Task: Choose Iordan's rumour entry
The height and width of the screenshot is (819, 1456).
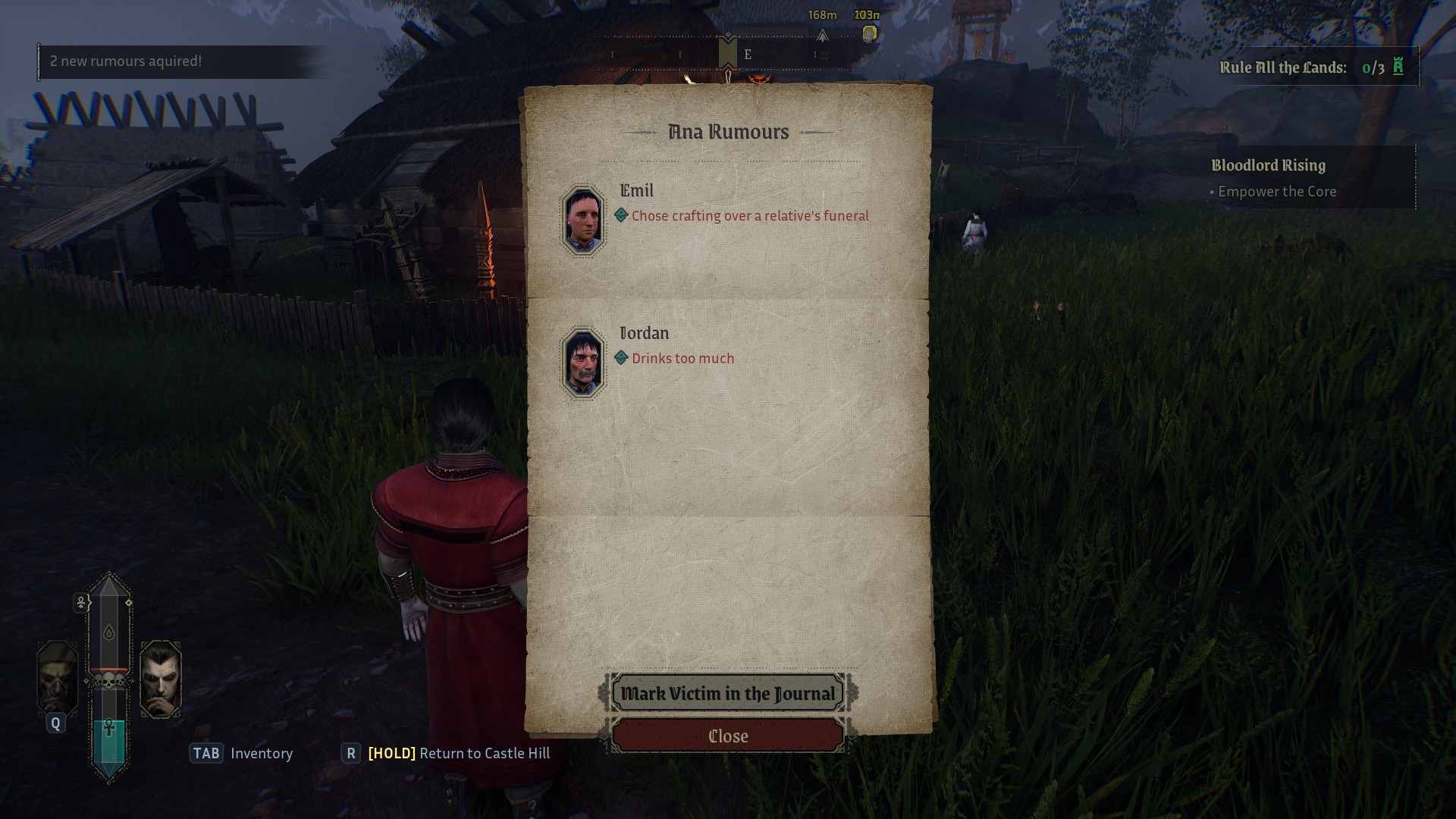Action: point(682,359)
